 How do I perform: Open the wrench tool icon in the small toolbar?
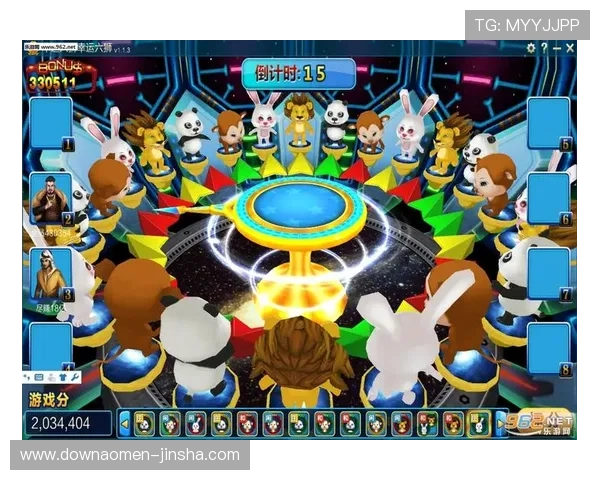point(76,378)
